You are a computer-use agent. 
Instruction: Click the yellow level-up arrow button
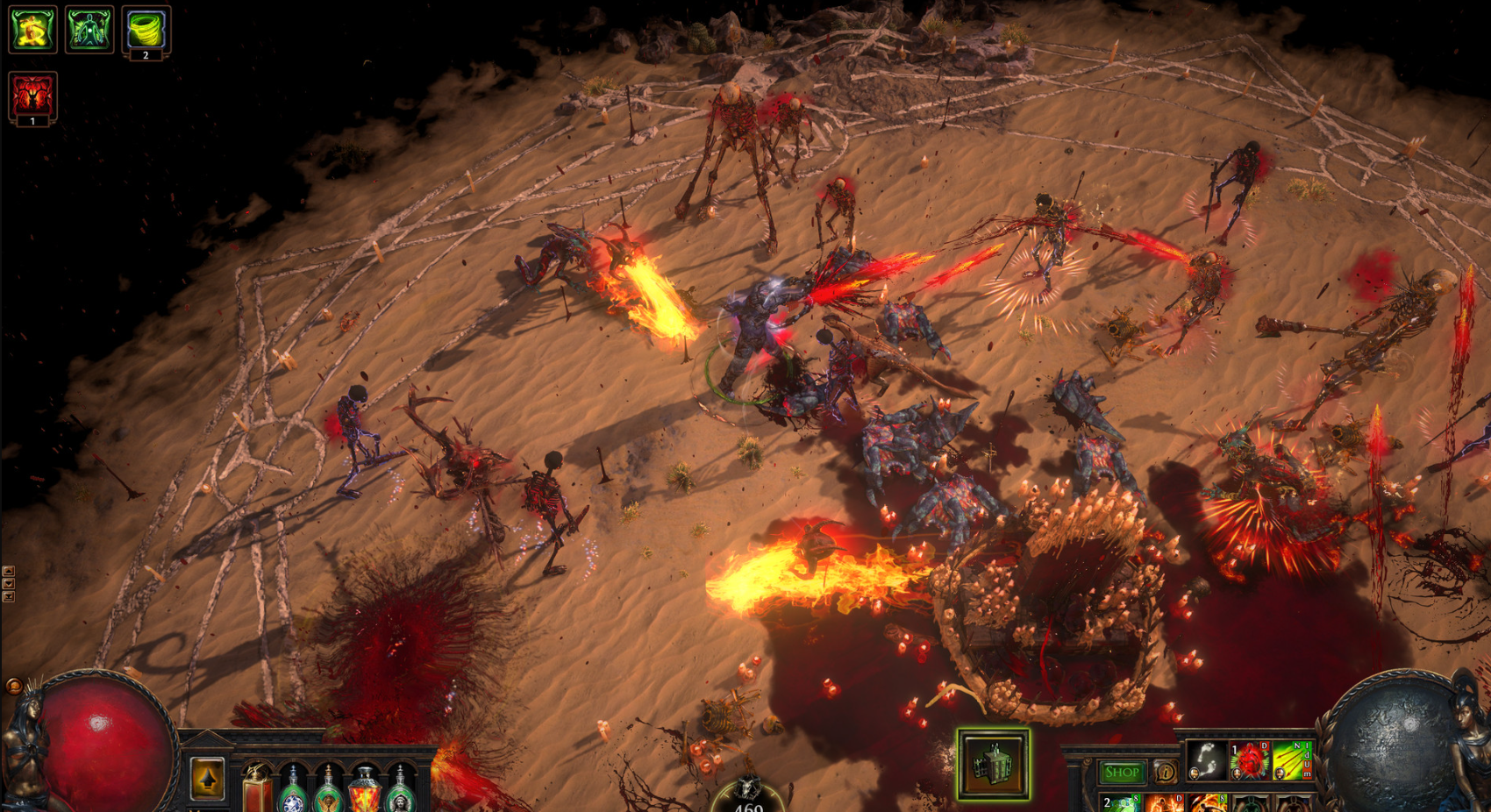pos(208,778)
